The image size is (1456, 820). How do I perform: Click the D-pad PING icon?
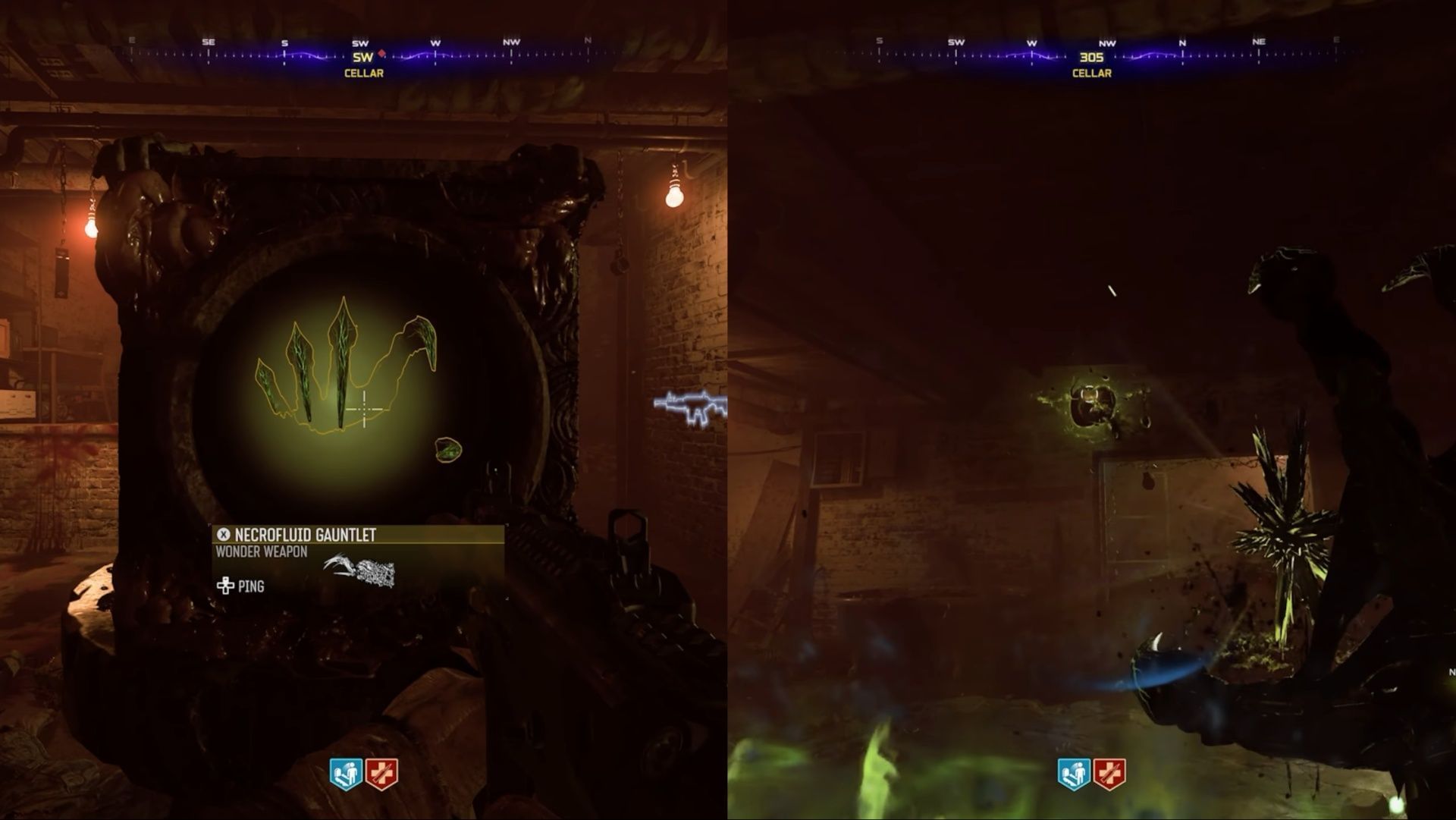224,586
